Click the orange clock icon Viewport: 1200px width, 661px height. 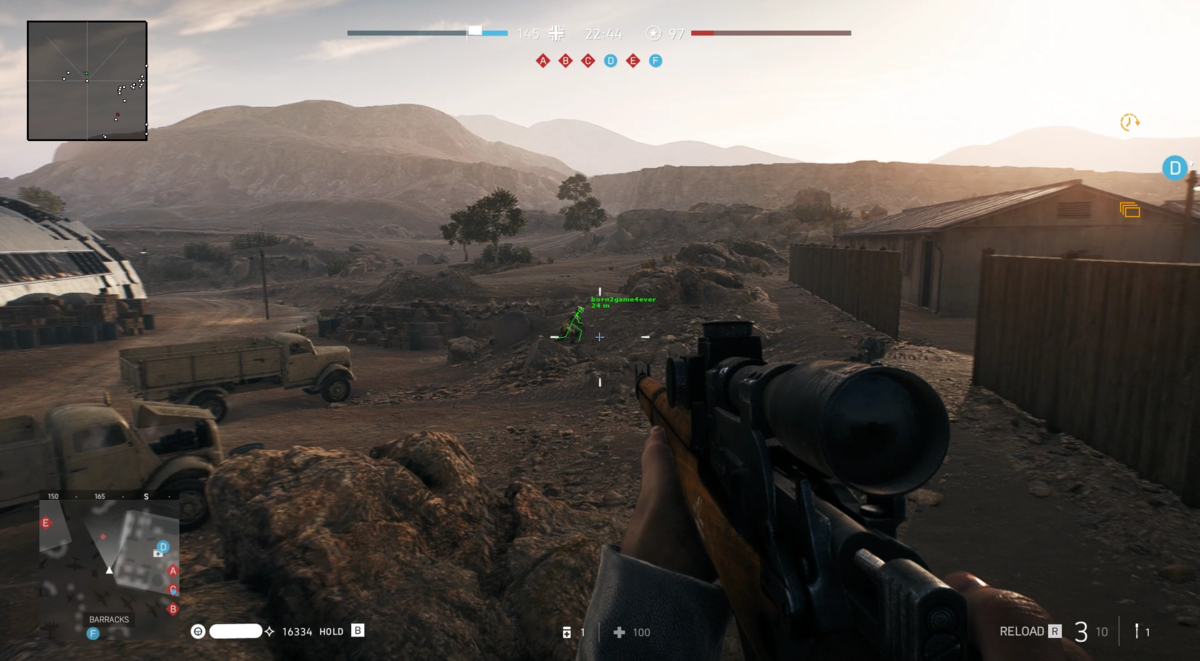[1129, 122]
